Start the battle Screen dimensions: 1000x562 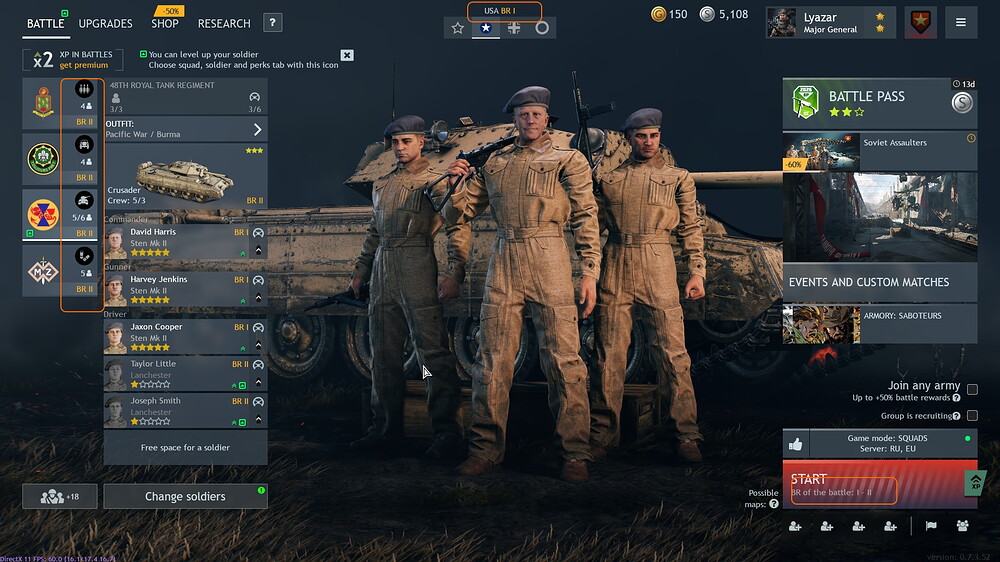point(870,485)
